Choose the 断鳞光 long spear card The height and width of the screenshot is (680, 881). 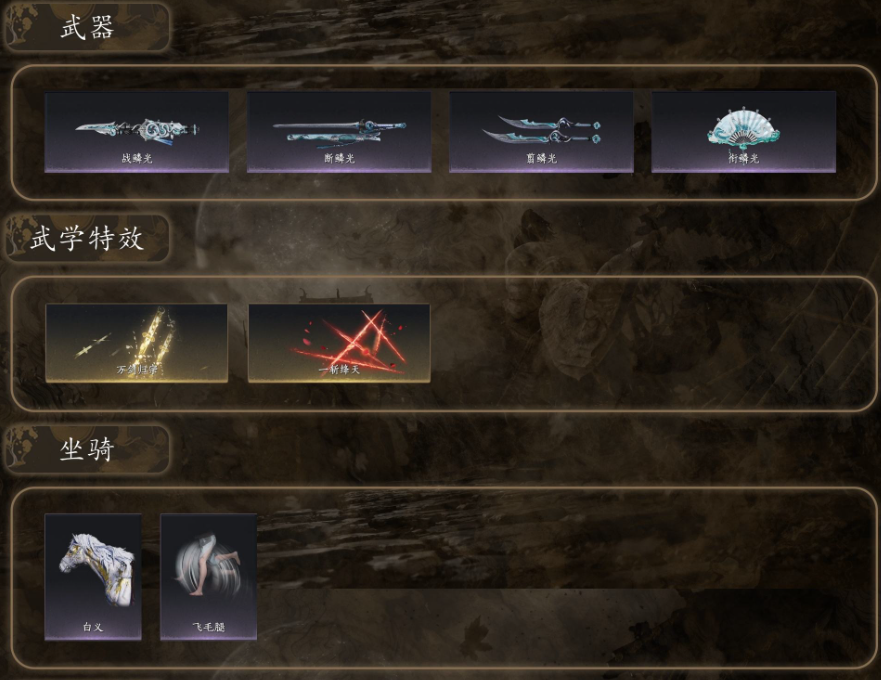[339, 132]
